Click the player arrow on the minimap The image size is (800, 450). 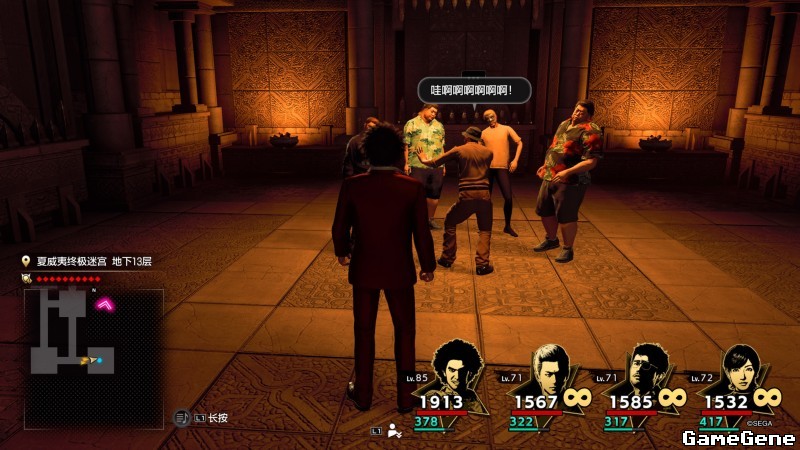88,359
